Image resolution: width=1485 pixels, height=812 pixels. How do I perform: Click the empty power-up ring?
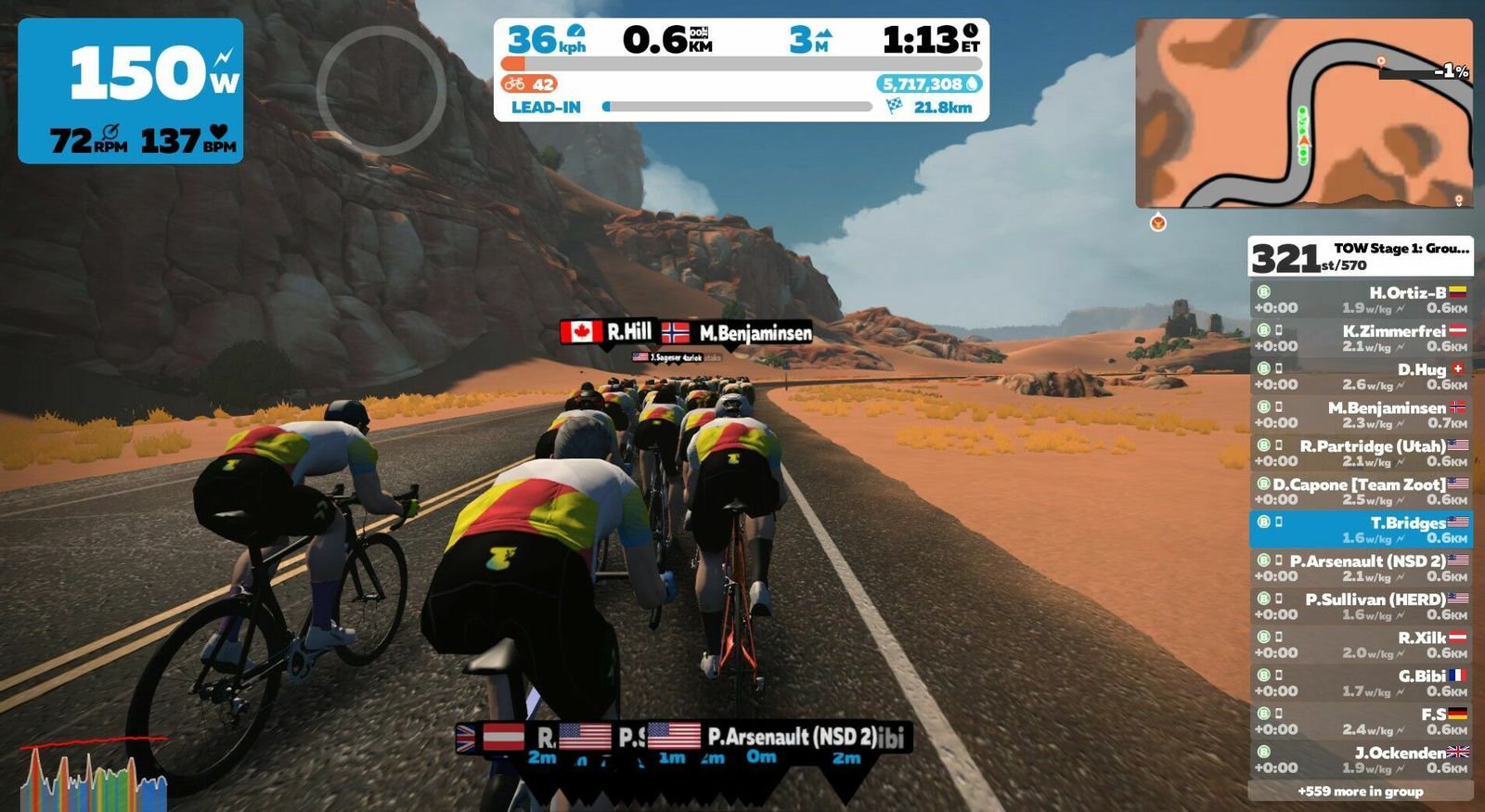tap(381, 90)
